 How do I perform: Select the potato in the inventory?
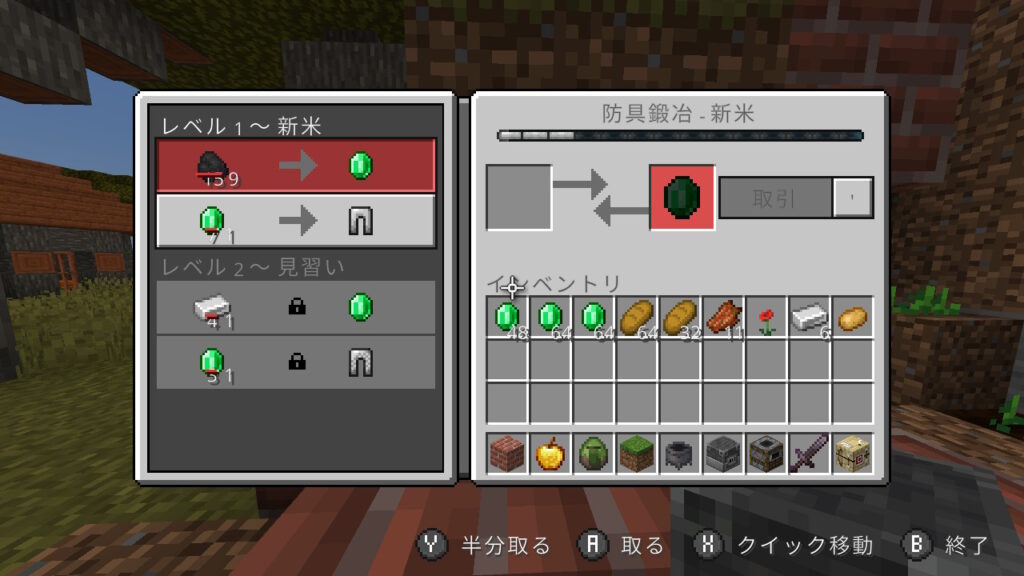pos(853,318)
